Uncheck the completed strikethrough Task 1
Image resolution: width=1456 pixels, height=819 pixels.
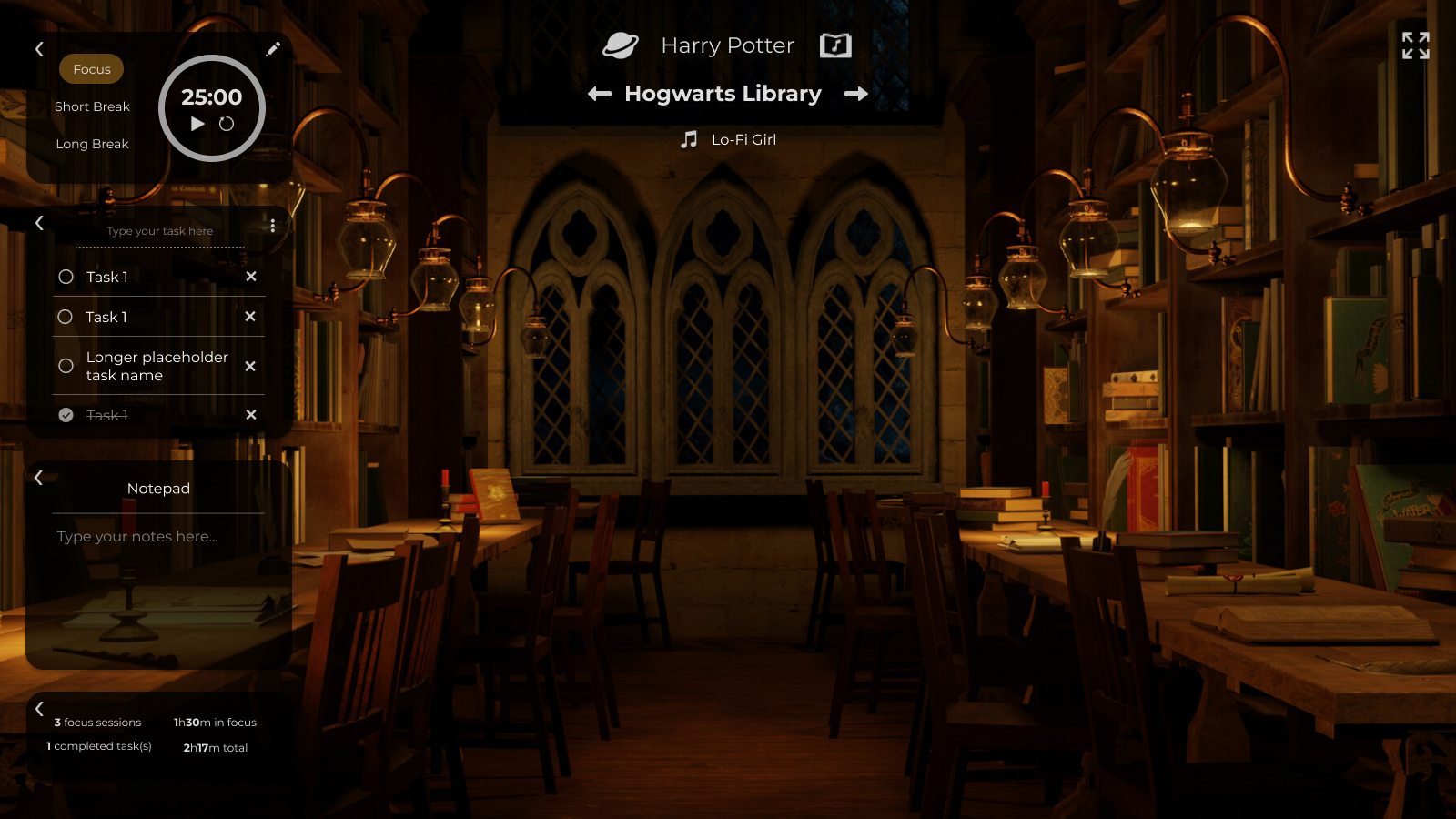click(65, 414)
